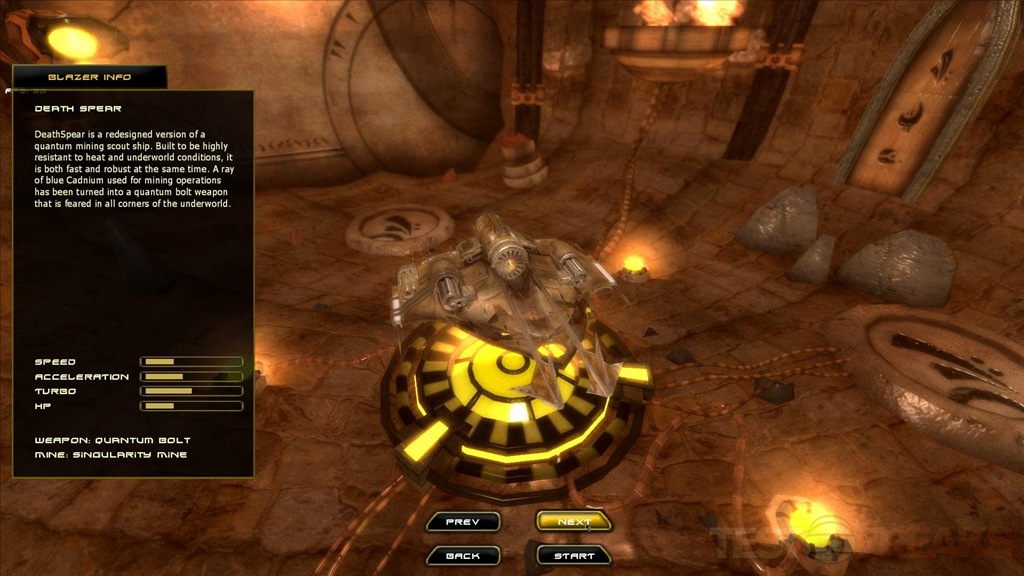This screenshot has height=576, width=1024.
Task: Go to the previous blazer with PREV
Action: point(462,521)
